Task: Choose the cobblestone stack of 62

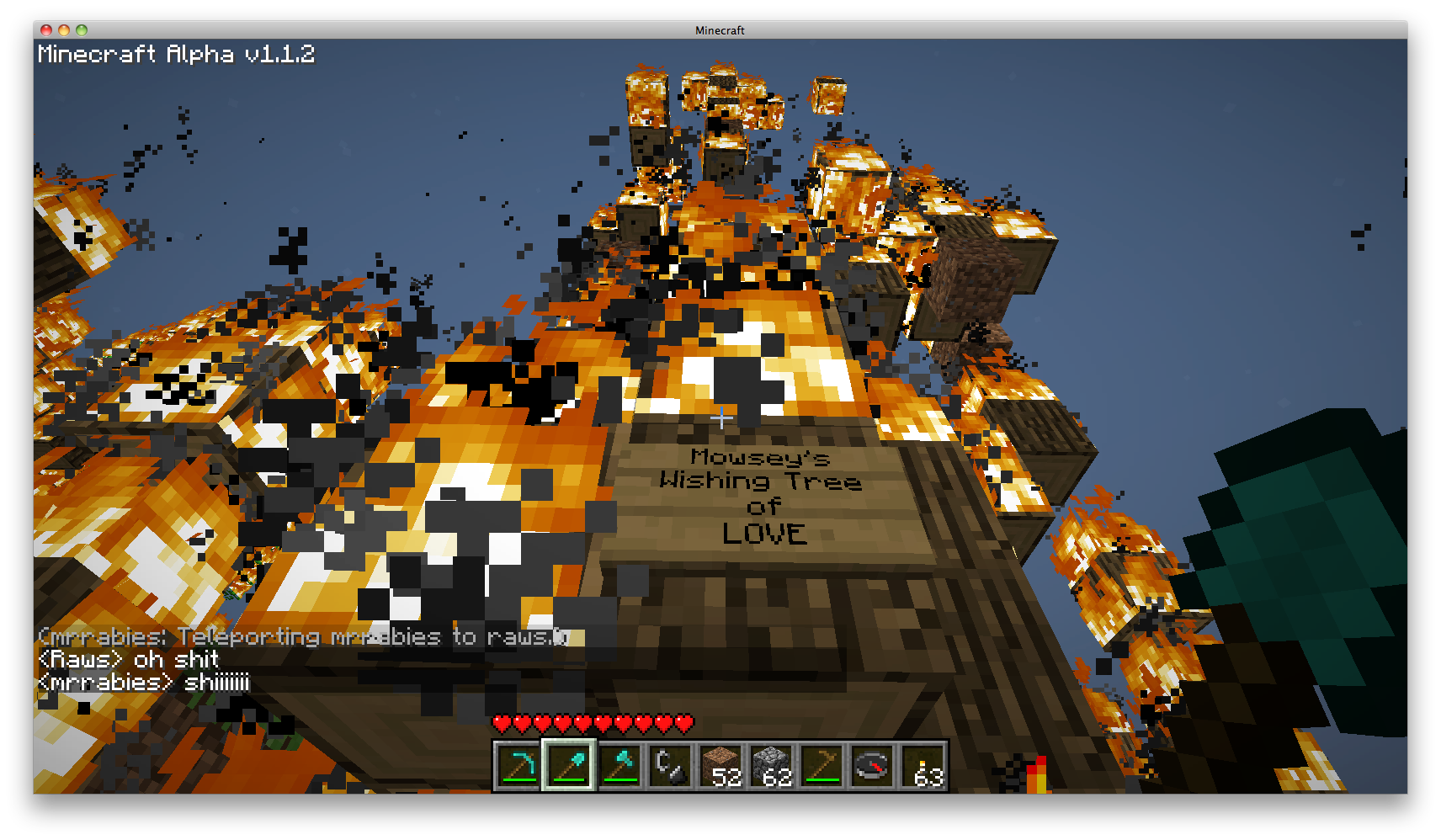Action: click(771, 766)
